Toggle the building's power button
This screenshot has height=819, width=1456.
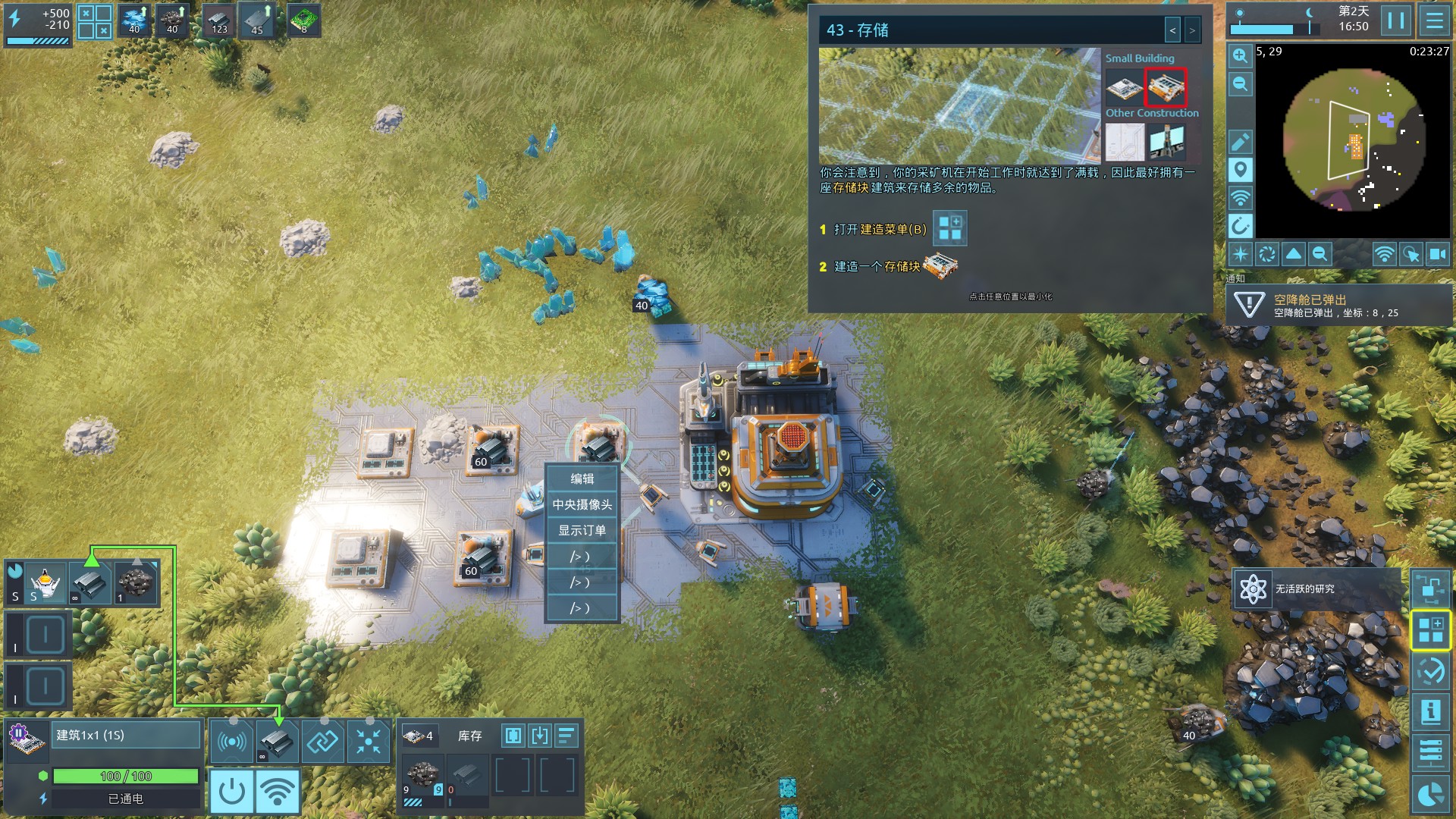pyautogui.click(x=231, y=792)
